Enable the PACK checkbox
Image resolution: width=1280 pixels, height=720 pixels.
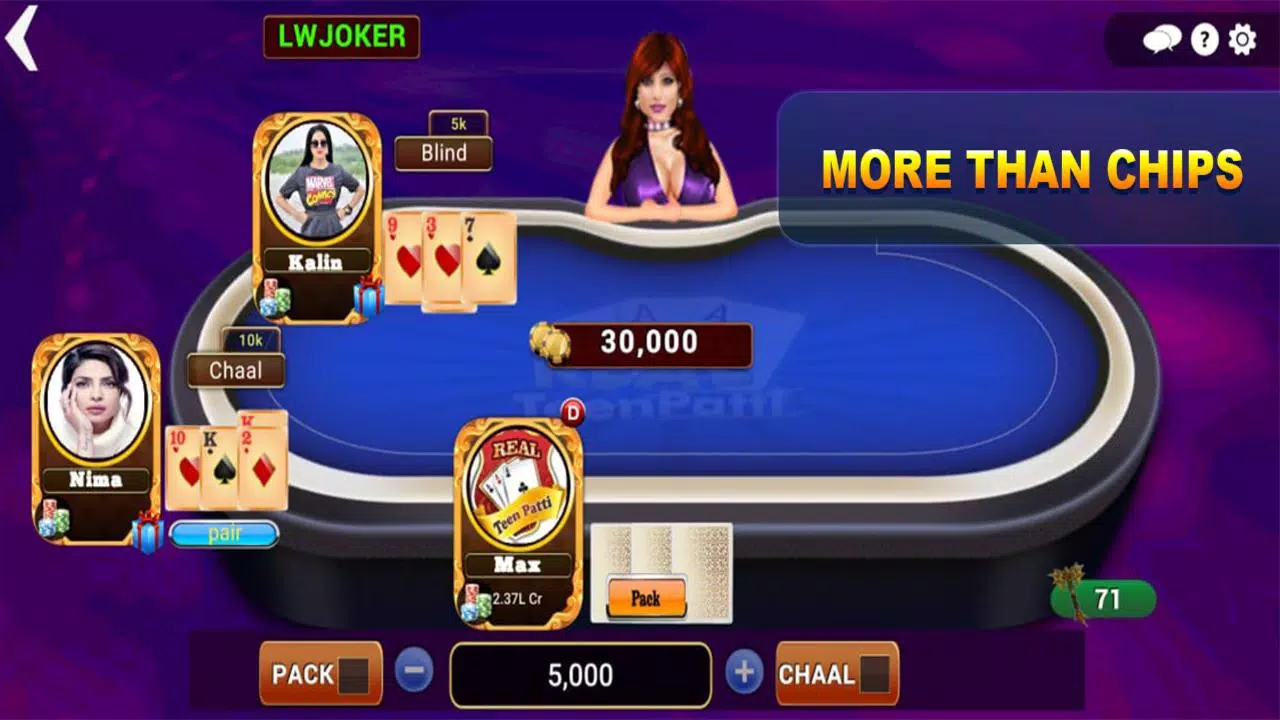pos(354,675)
